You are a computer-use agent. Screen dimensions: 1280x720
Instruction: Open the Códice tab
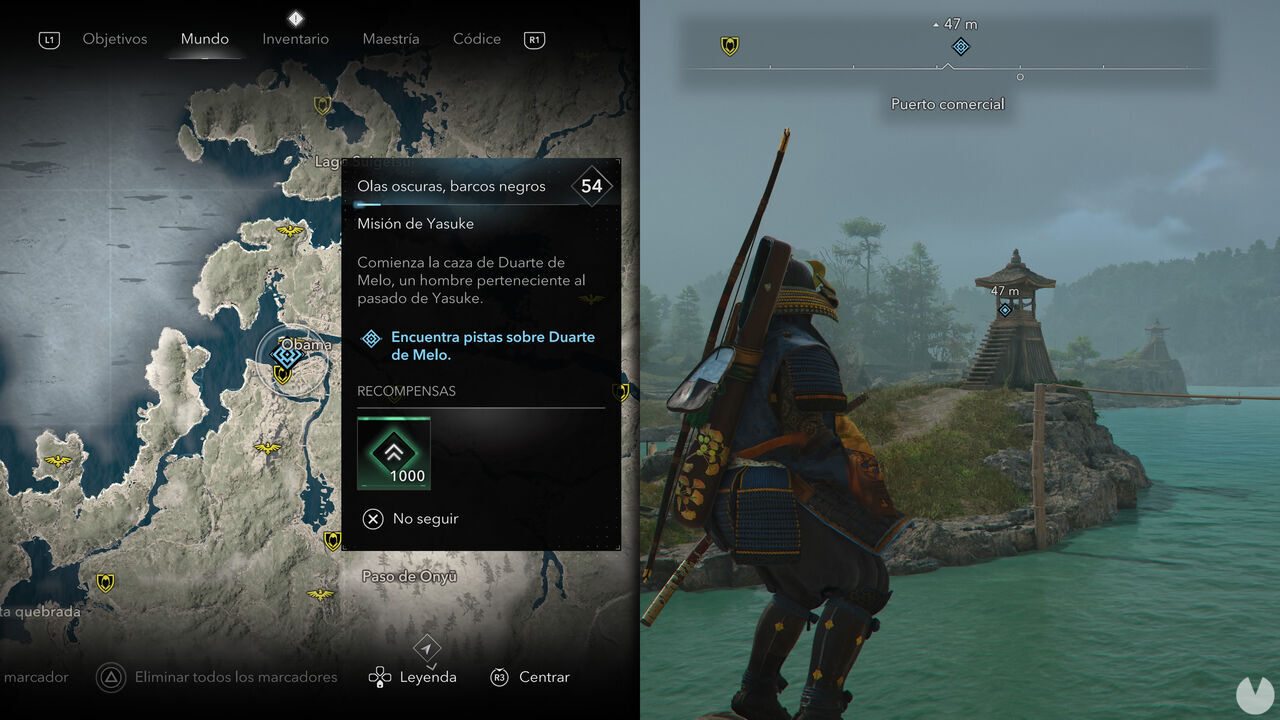pyautogui.click(x=476, y=39)
